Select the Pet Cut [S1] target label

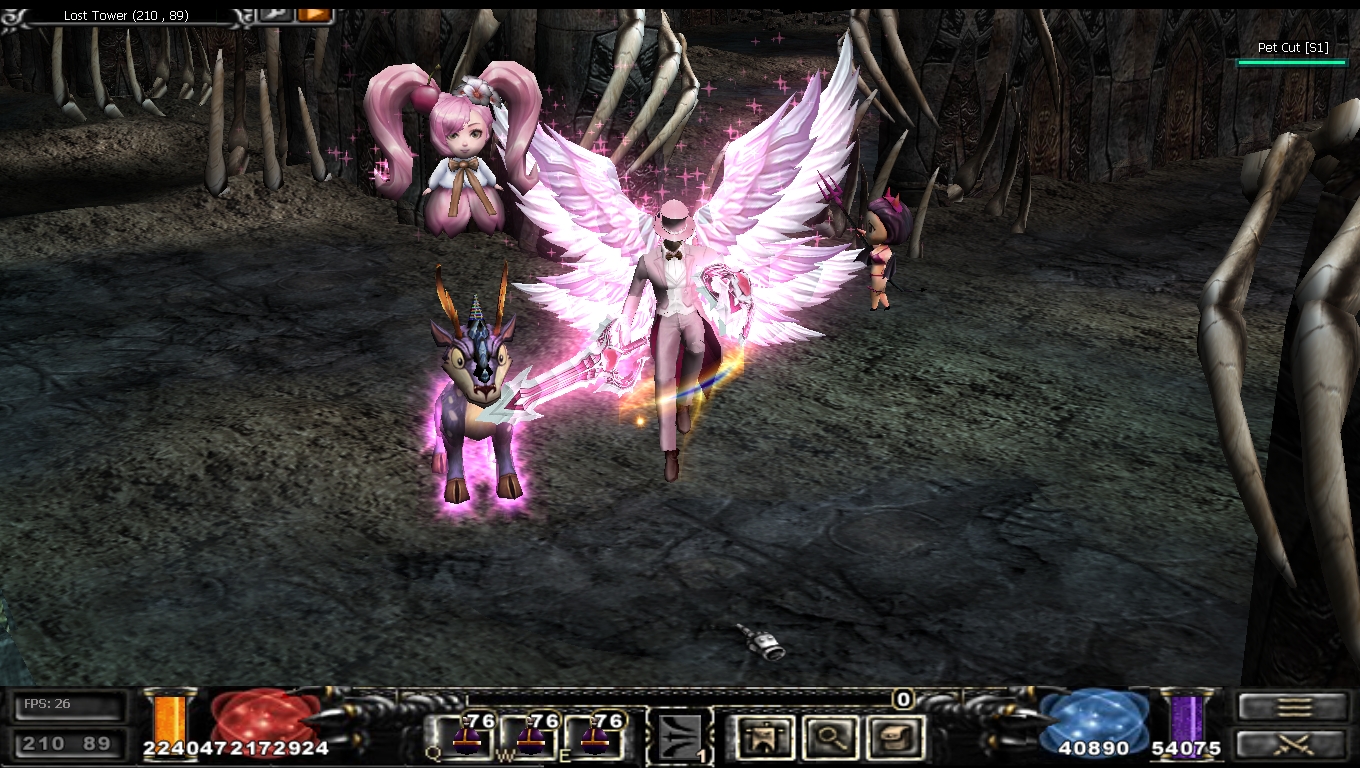(1293, 48)
